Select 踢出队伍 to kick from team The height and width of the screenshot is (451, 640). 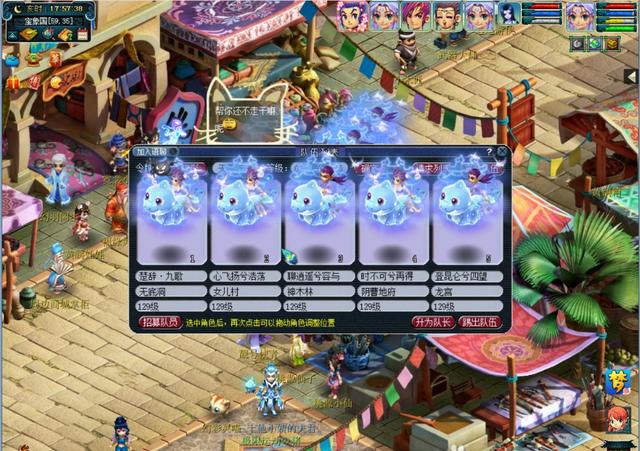[481, 322]
